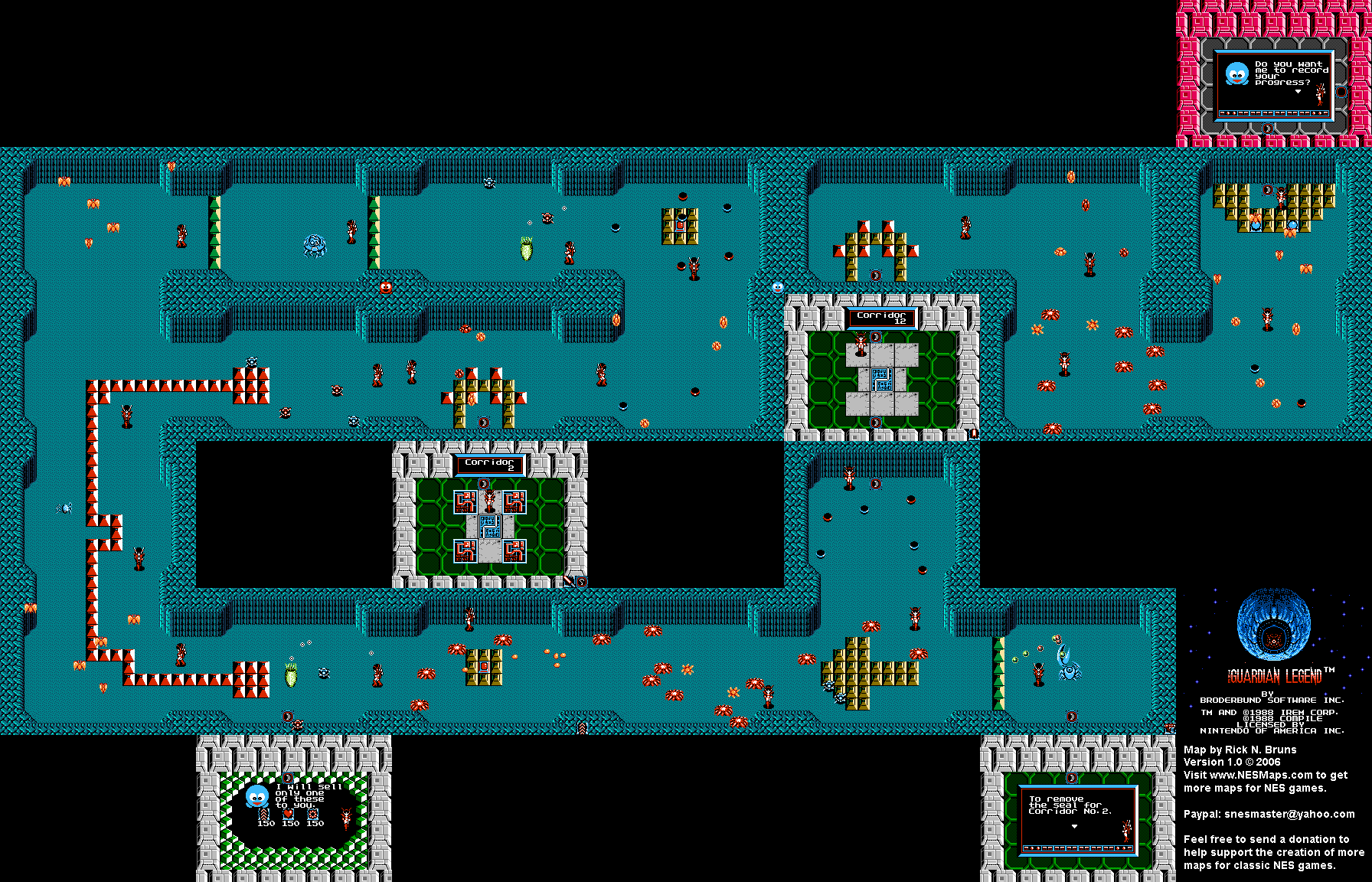Open the arrow prompt in the record progress dialog
The image size is (1372, 882).
[1297, 90]
